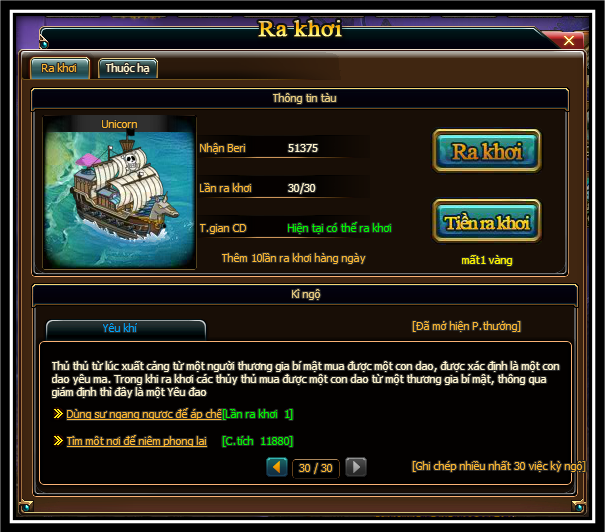The width and height of the screenshot is (605, 532).
Task: Close the Ra khơi window
Action: click(x=569, y=41)
